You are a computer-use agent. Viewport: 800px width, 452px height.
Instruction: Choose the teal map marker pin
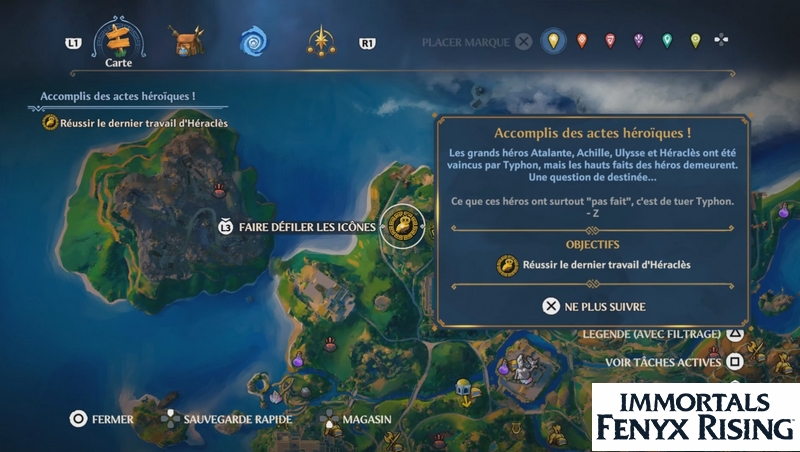(667, 41)
